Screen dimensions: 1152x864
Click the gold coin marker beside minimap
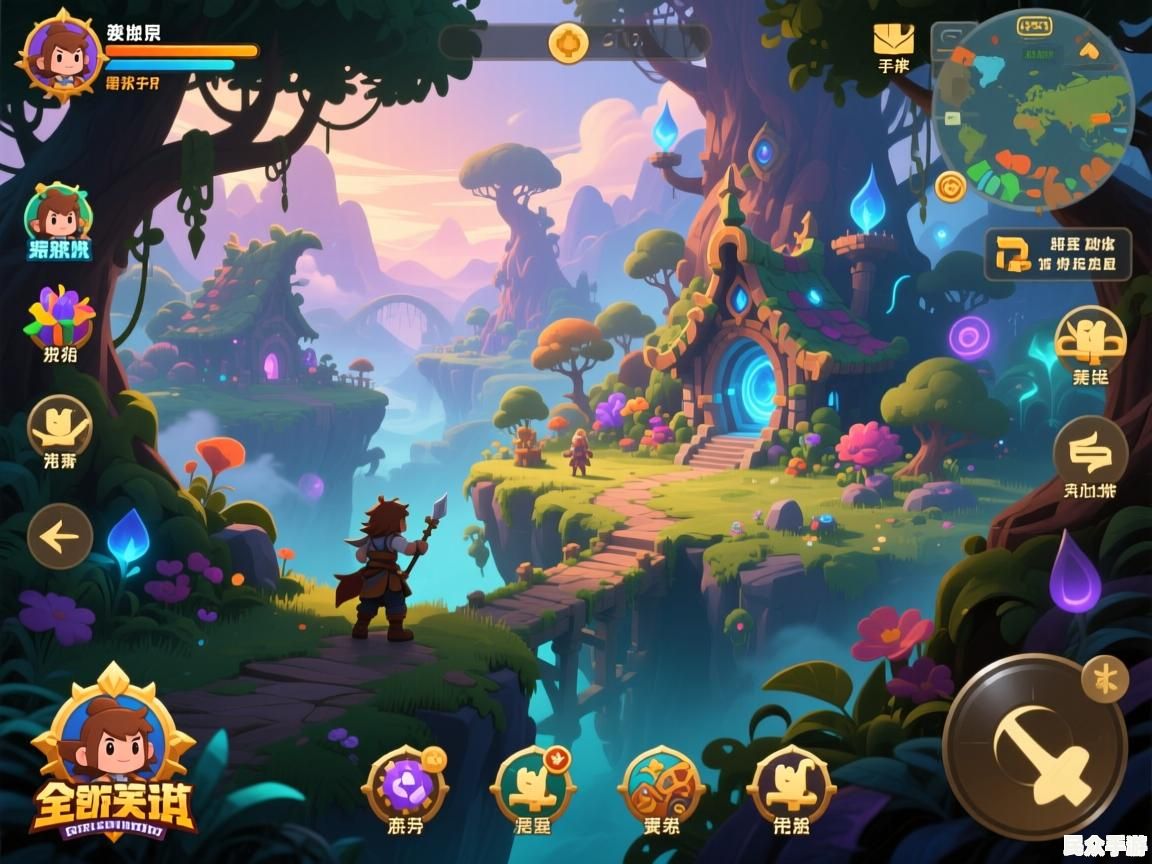(950, 186)
